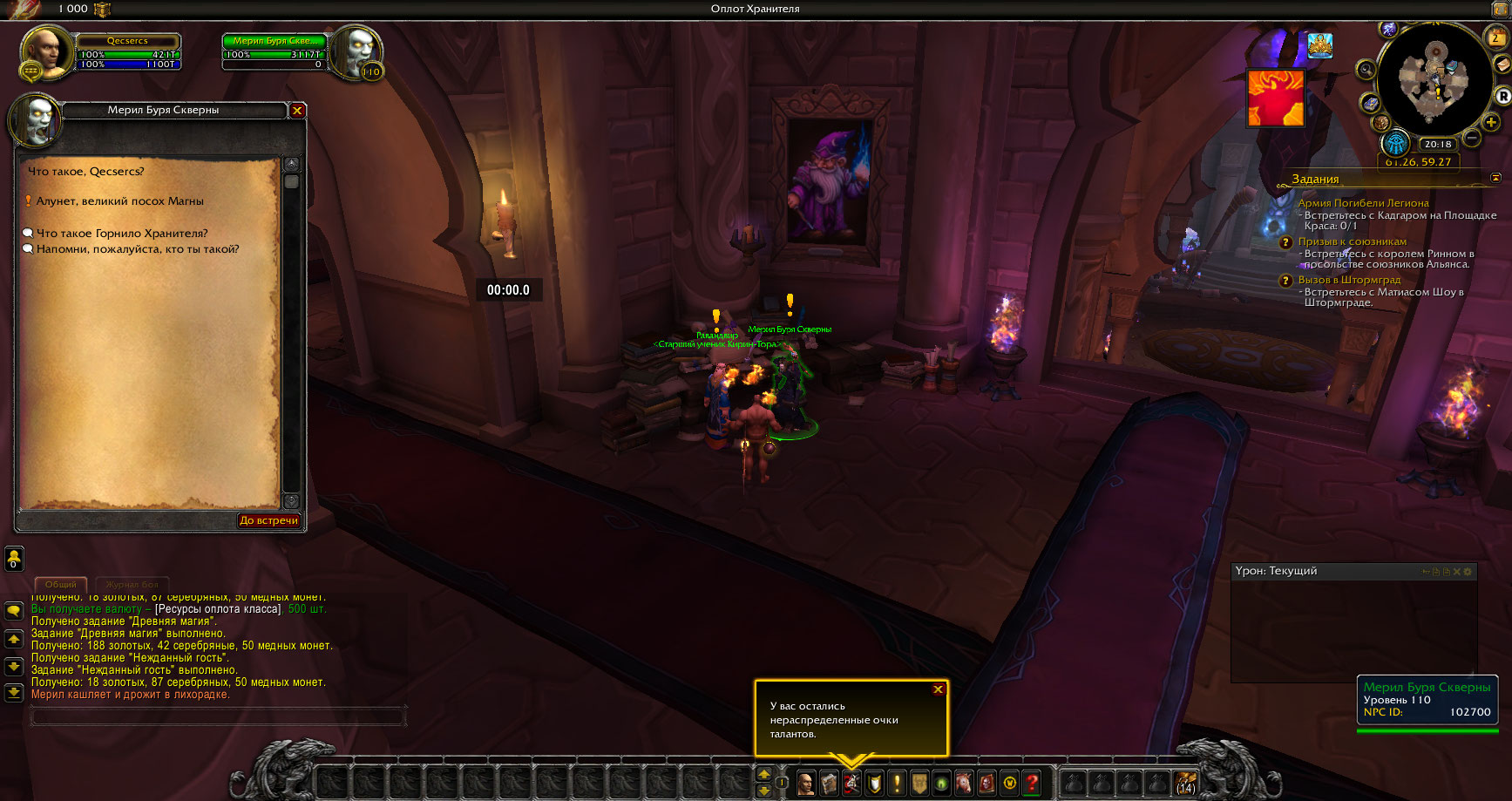Screen dimensions: 1512x801
Task: Open the main backpack bag slot
Action: click(1186, 783)
